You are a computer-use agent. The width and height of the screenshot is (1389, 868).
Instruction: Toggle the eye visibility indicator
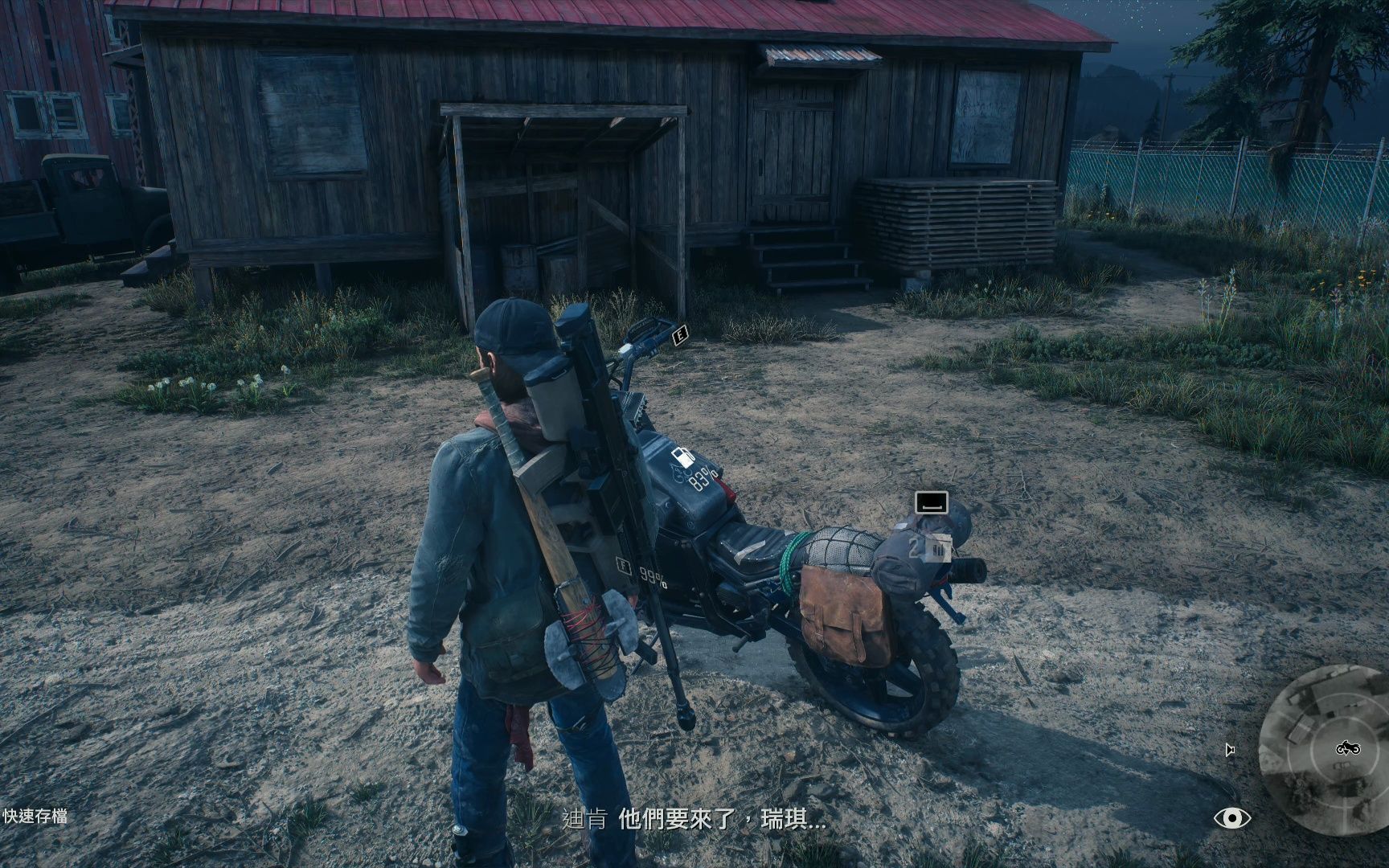[1231, 818]
